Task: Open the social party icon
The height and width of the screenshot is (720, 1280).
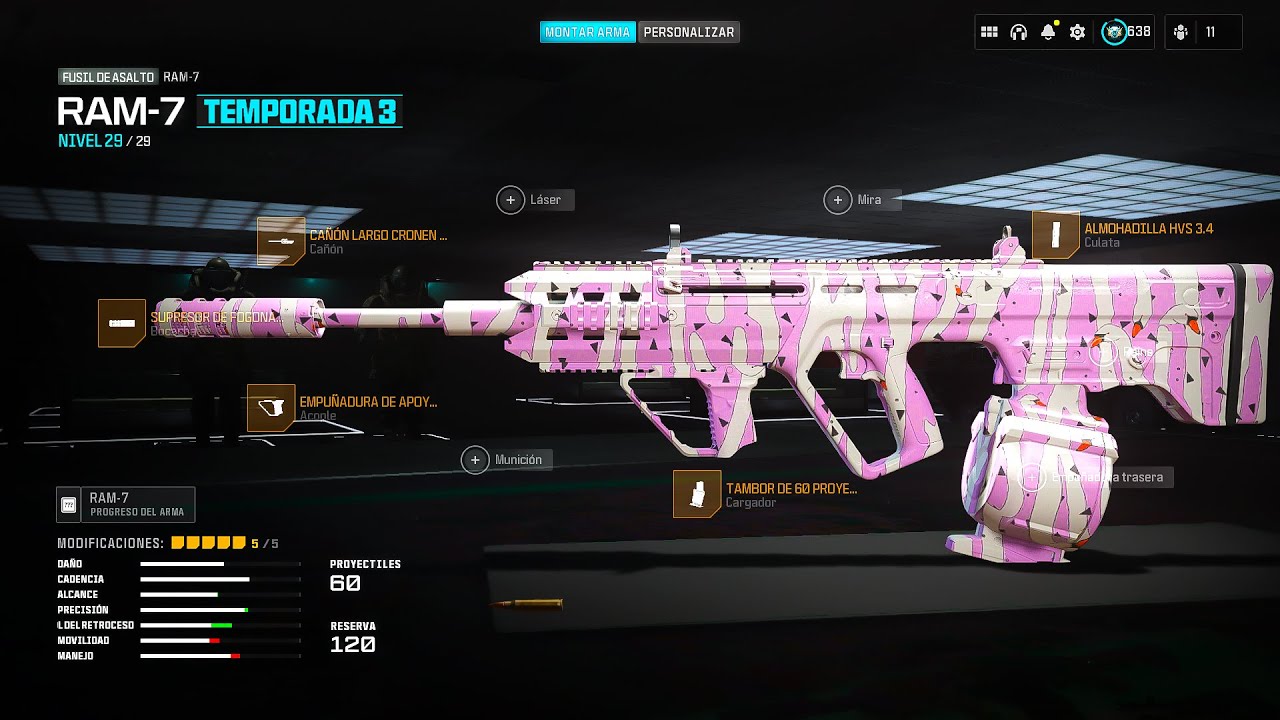Action: pyautogui.click(x=1181, y=32)
